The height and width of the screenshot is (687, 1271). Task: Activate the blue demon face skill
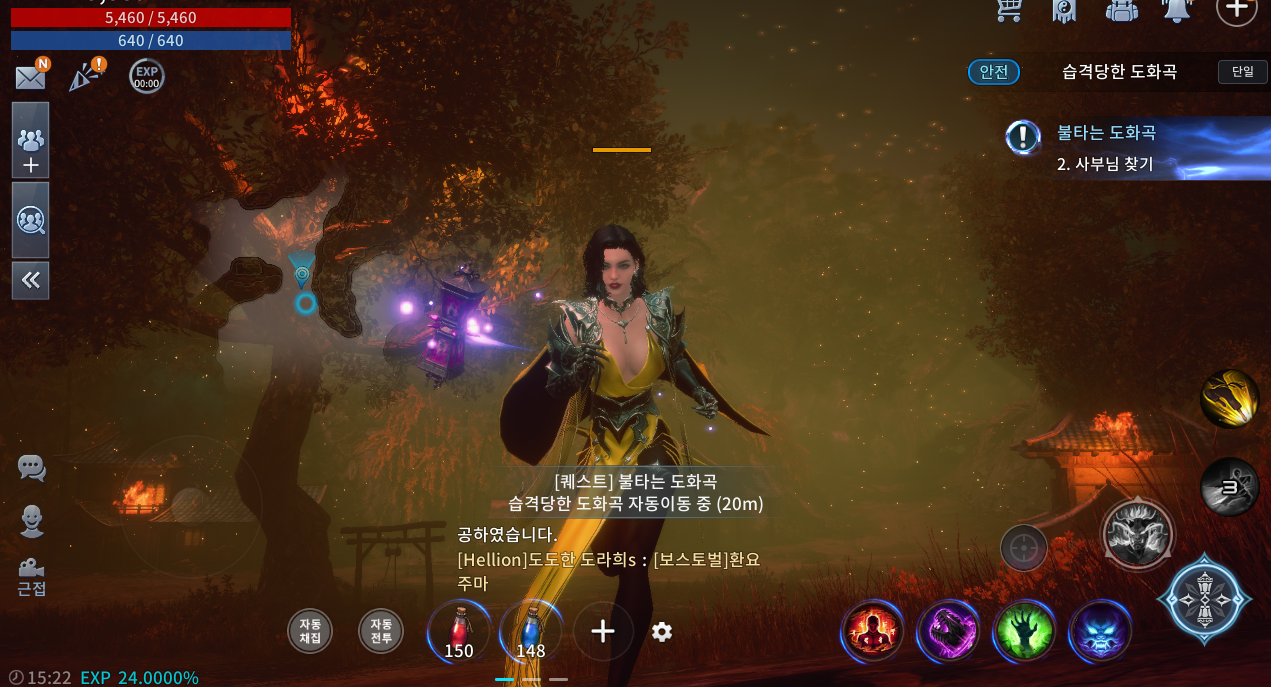[x=1100, y=632]
